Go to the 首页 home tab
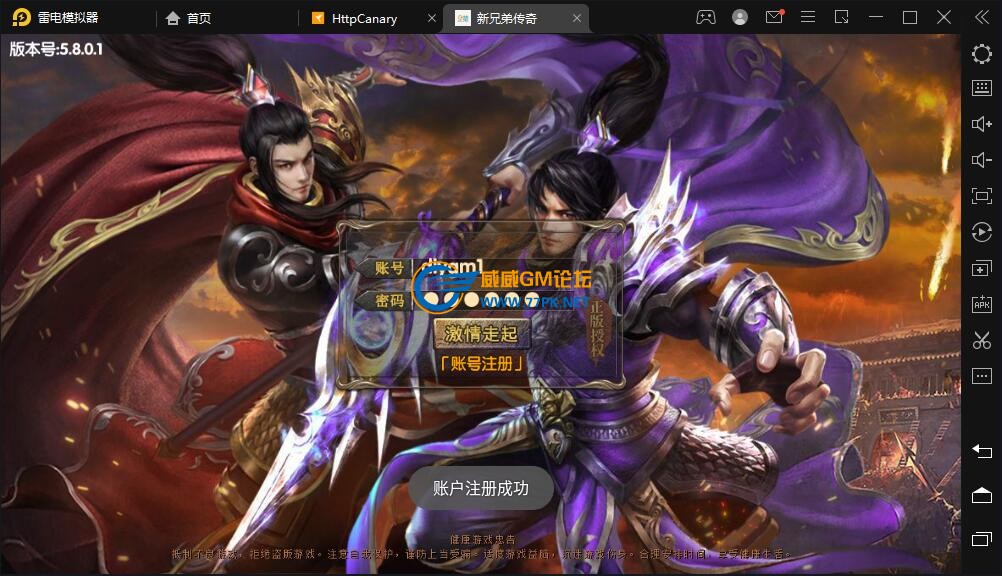The image size is (1002, 576). point(198,18)
